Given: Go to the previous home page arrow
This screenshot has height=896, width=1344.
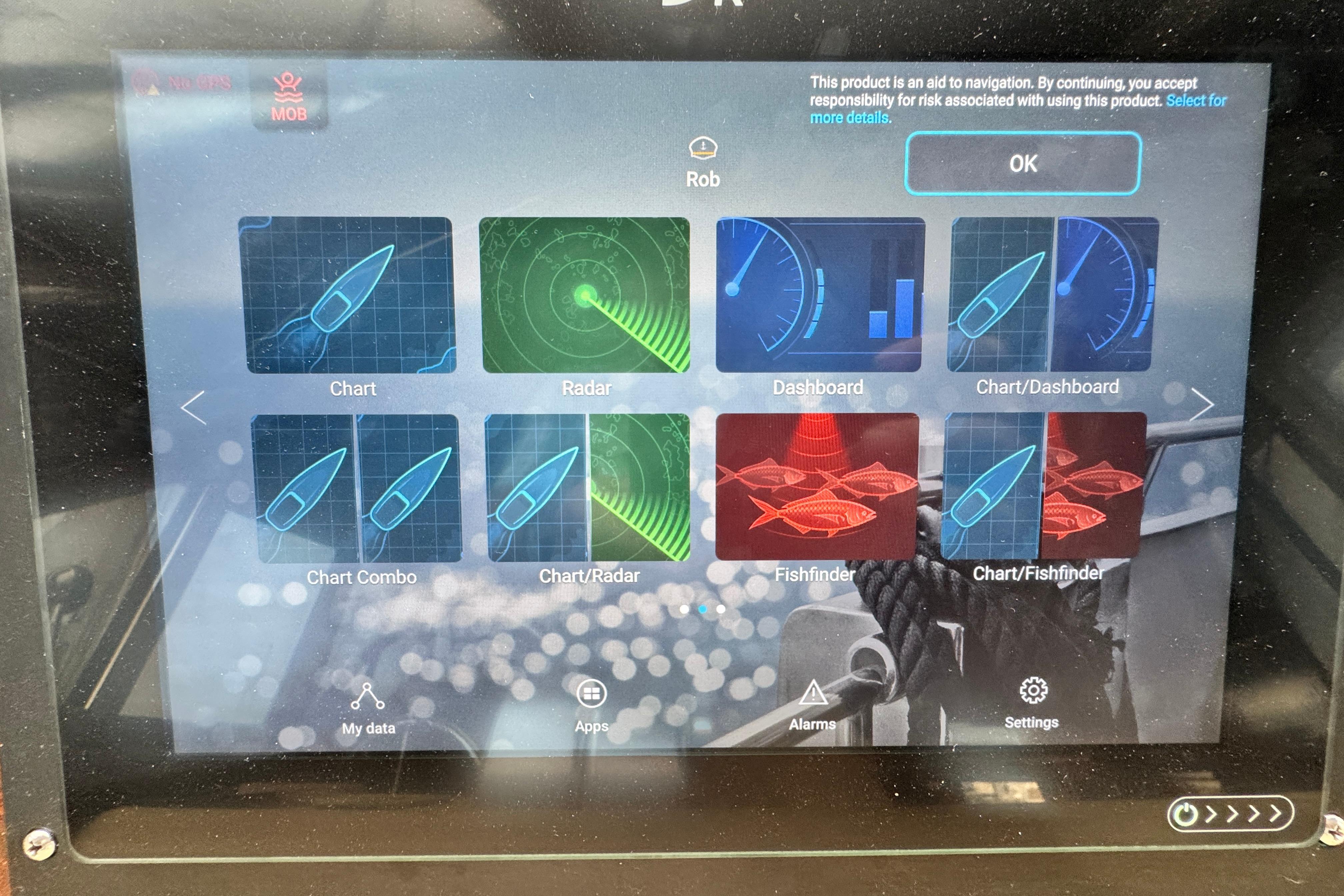Looking at the screenshot, I should (x=193, y=407).
